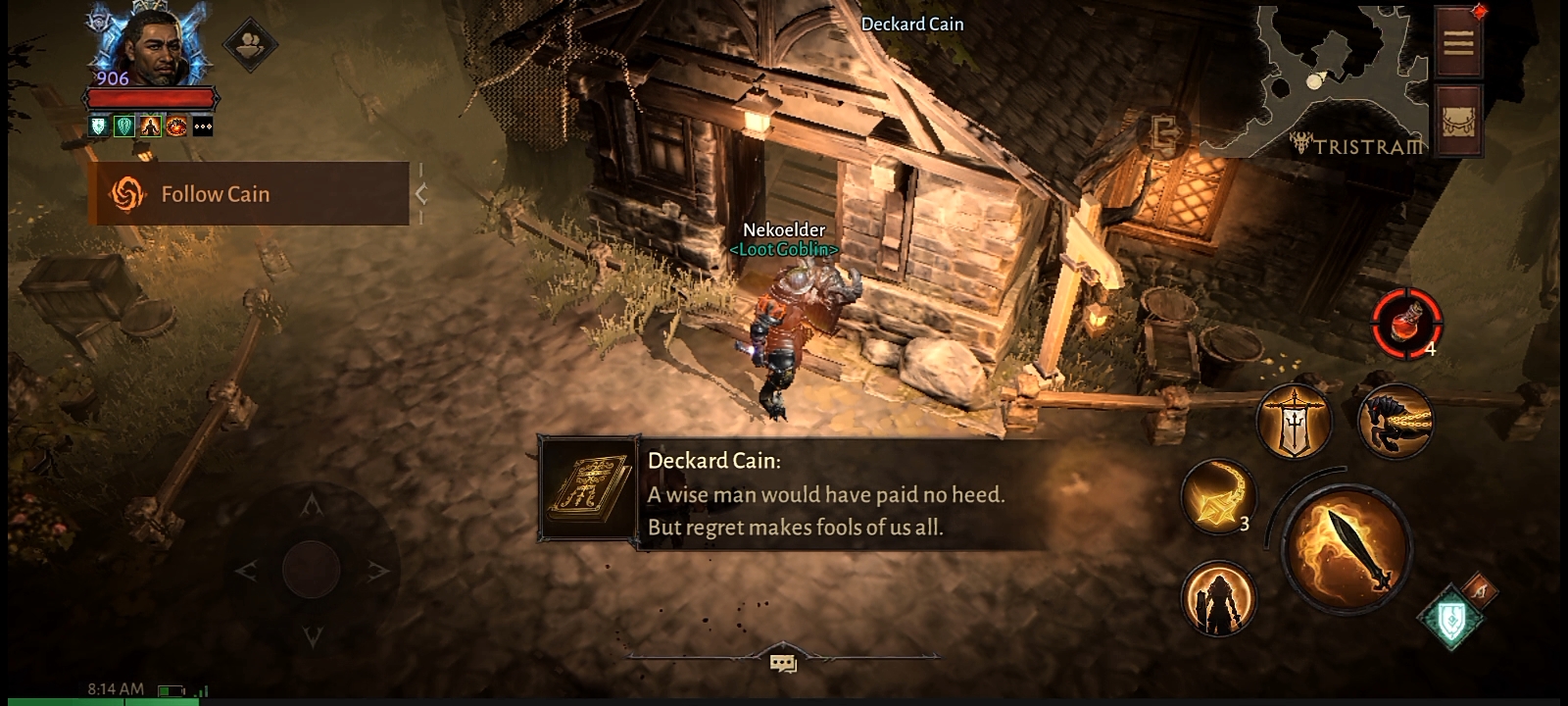Cast the golden flail skill
This screenshot has width=1568, height=706.
[1218, 497]
